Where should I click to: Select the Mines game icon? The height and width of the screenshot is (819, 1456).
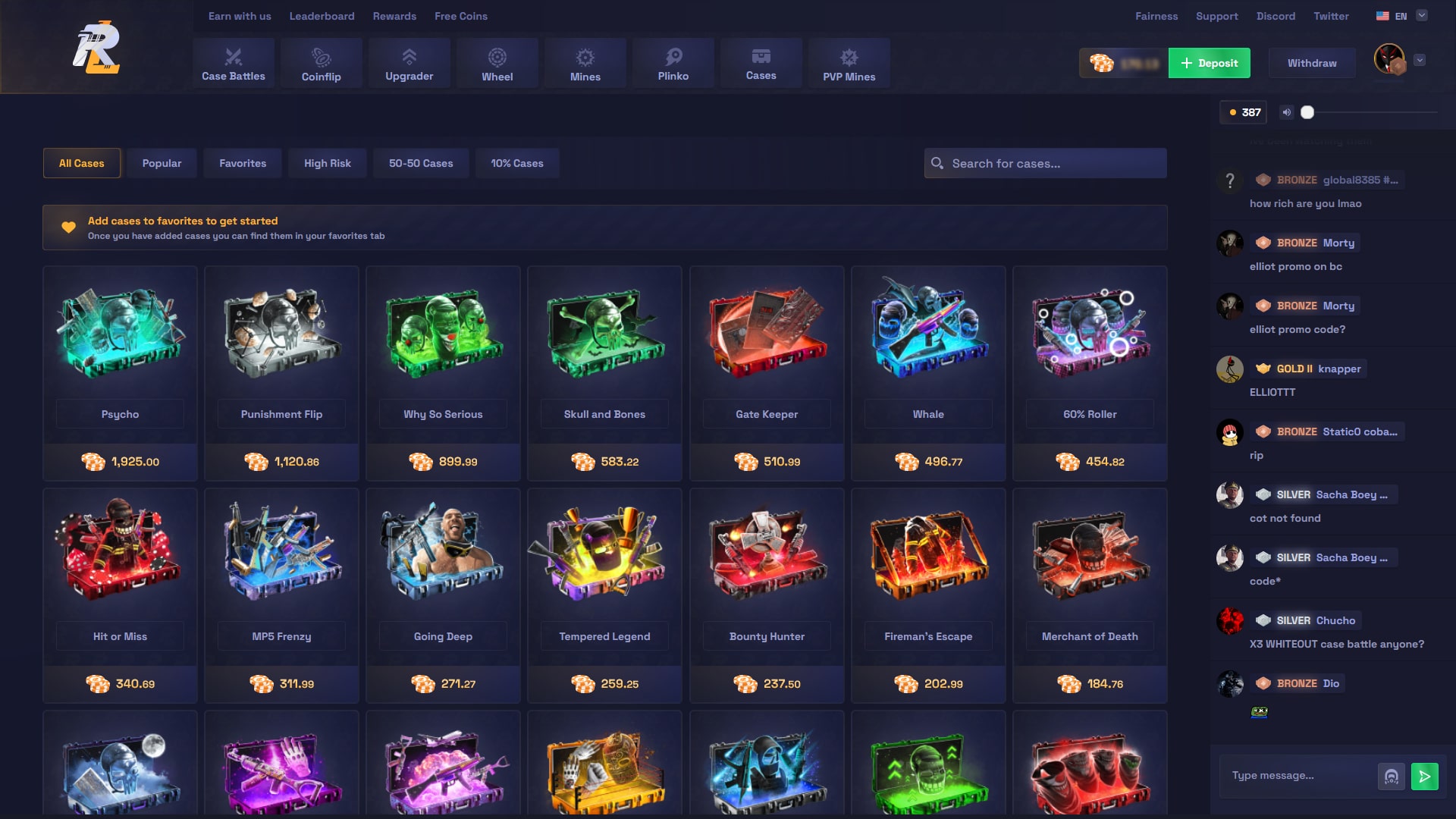[x=585, y=55]
